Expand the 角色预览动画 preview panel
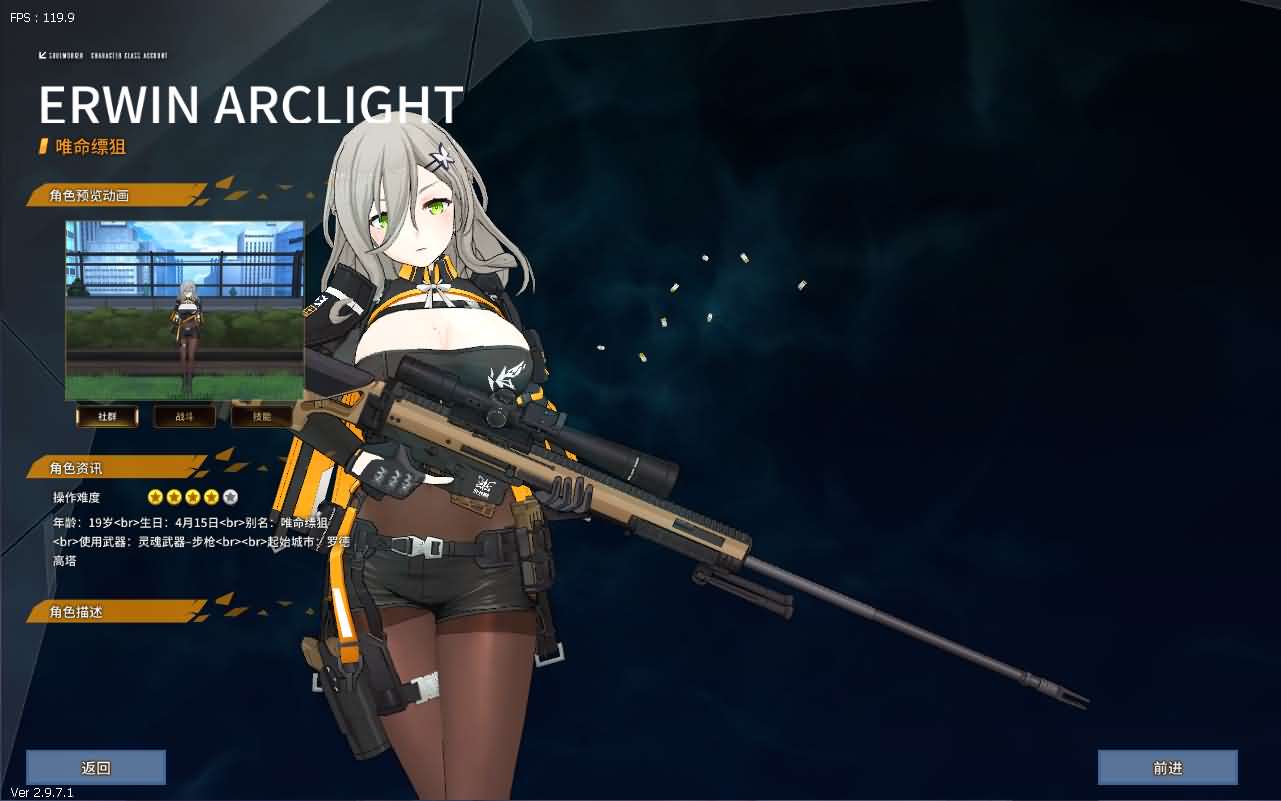 click(x=88, y=195)
